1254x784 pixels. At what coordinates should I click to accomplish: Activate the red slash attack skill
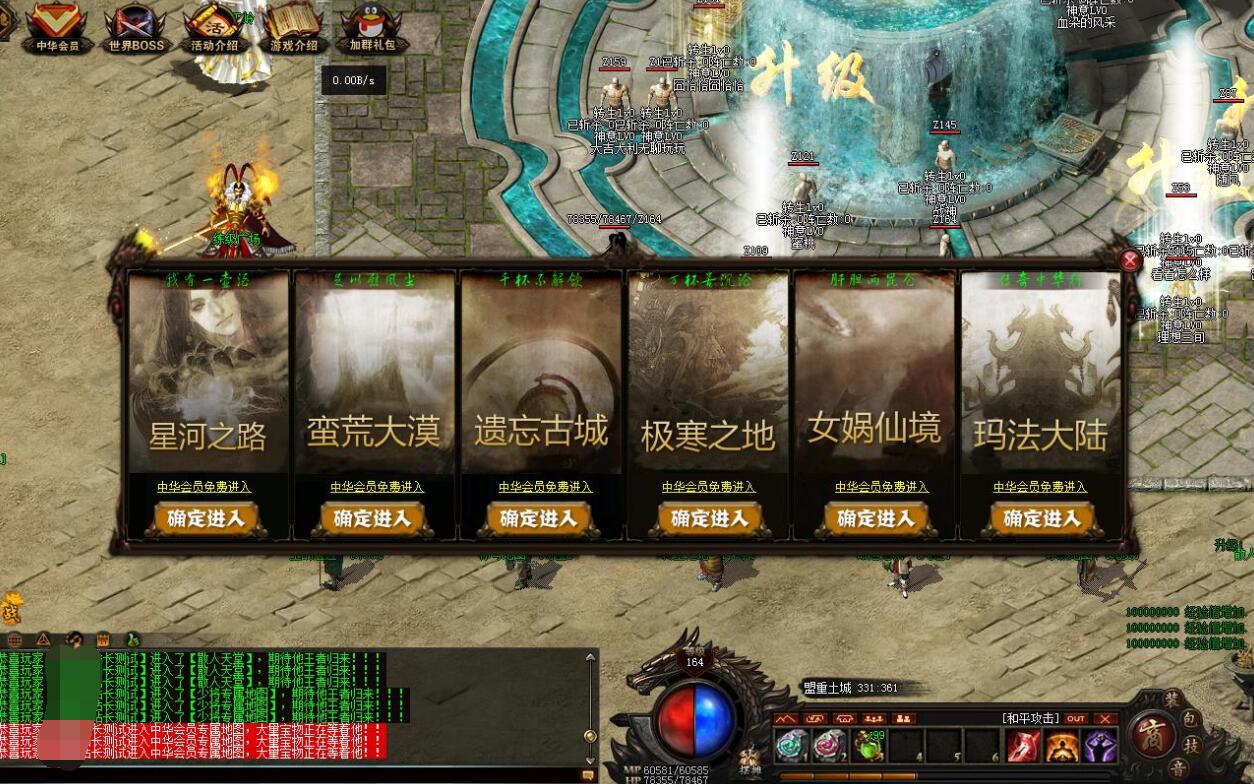tap(1023, 746)
